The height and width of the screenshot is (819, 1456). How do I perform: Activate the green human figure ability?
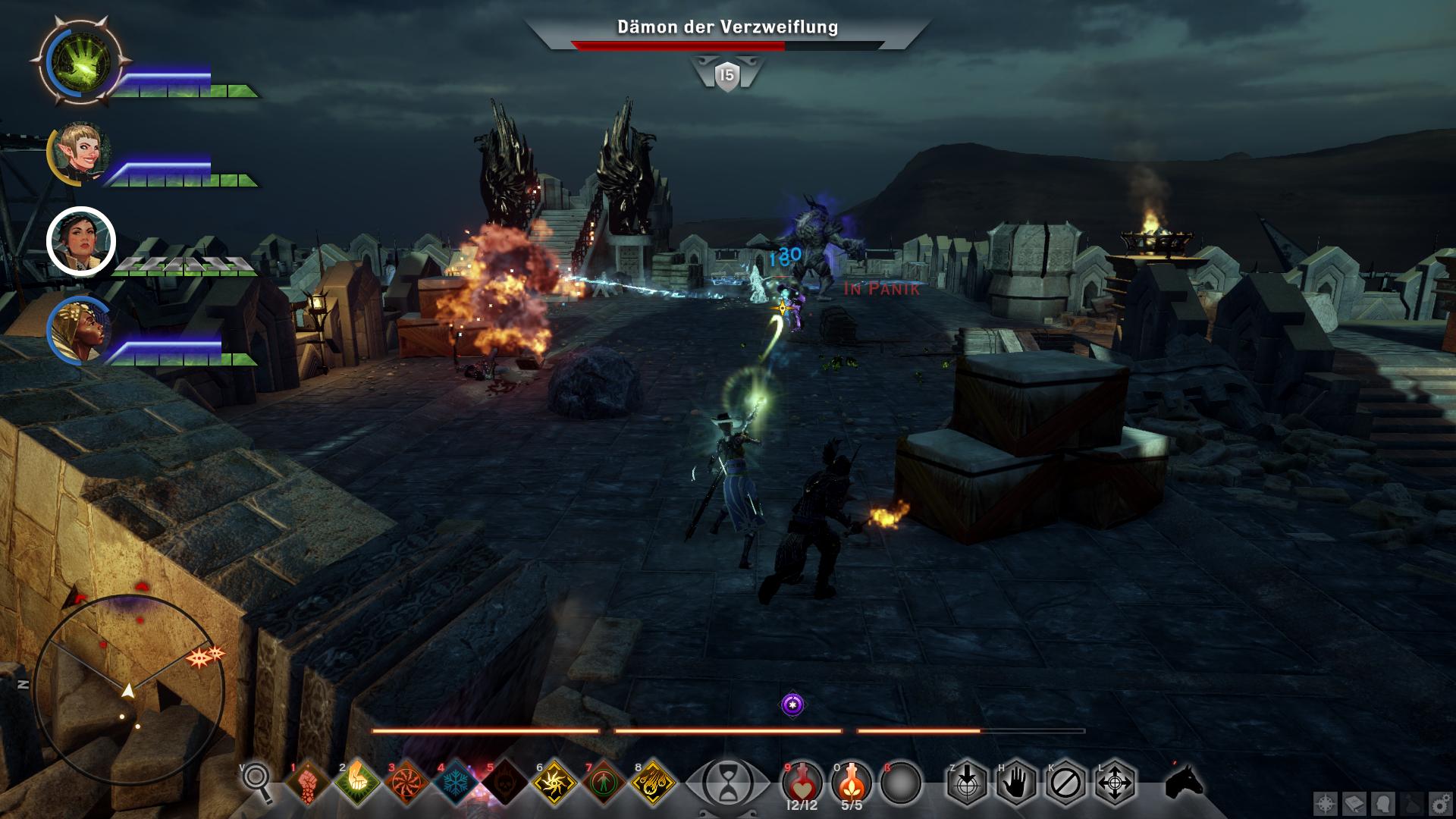[604, 782]
